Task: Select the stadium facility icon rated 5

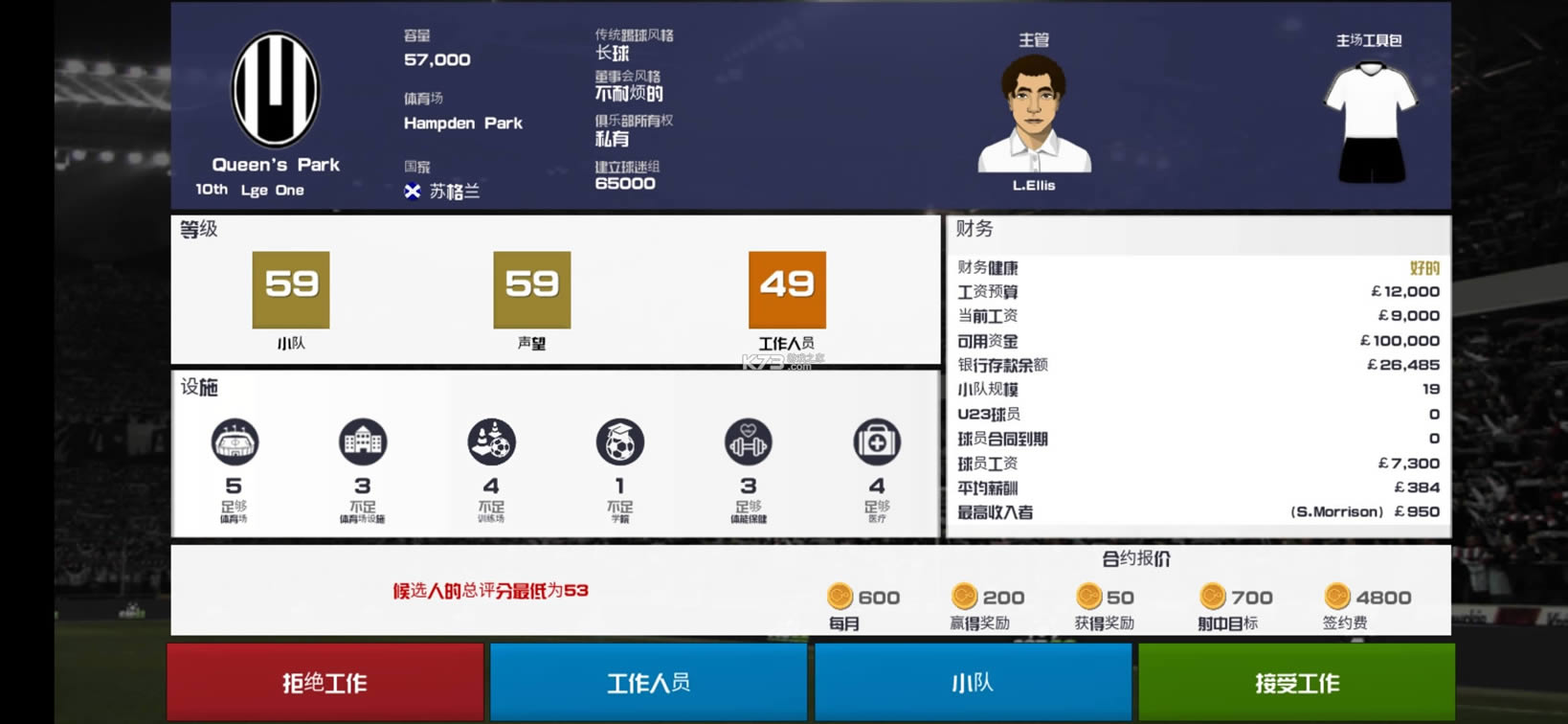Action: coord(235,442)
